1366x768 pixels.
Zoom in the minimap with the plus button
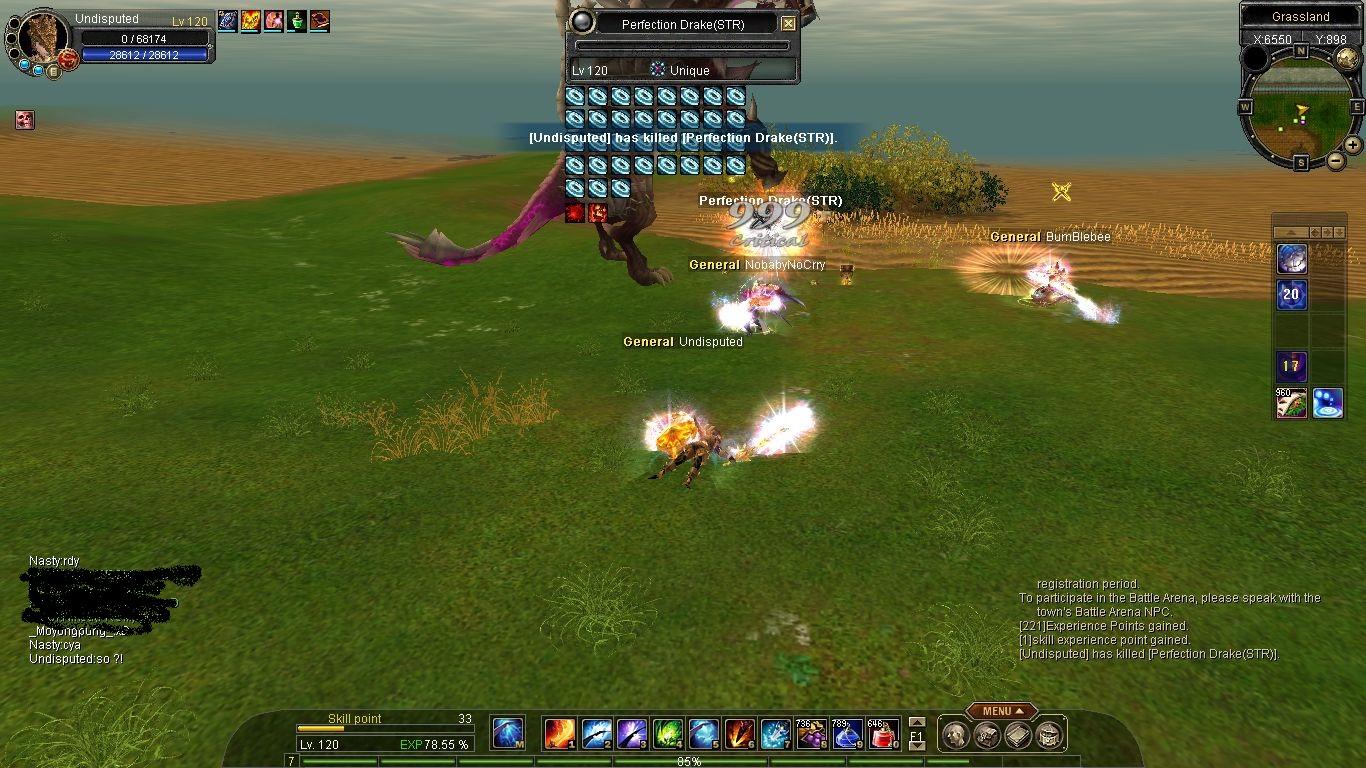(x=1352, y=145)
